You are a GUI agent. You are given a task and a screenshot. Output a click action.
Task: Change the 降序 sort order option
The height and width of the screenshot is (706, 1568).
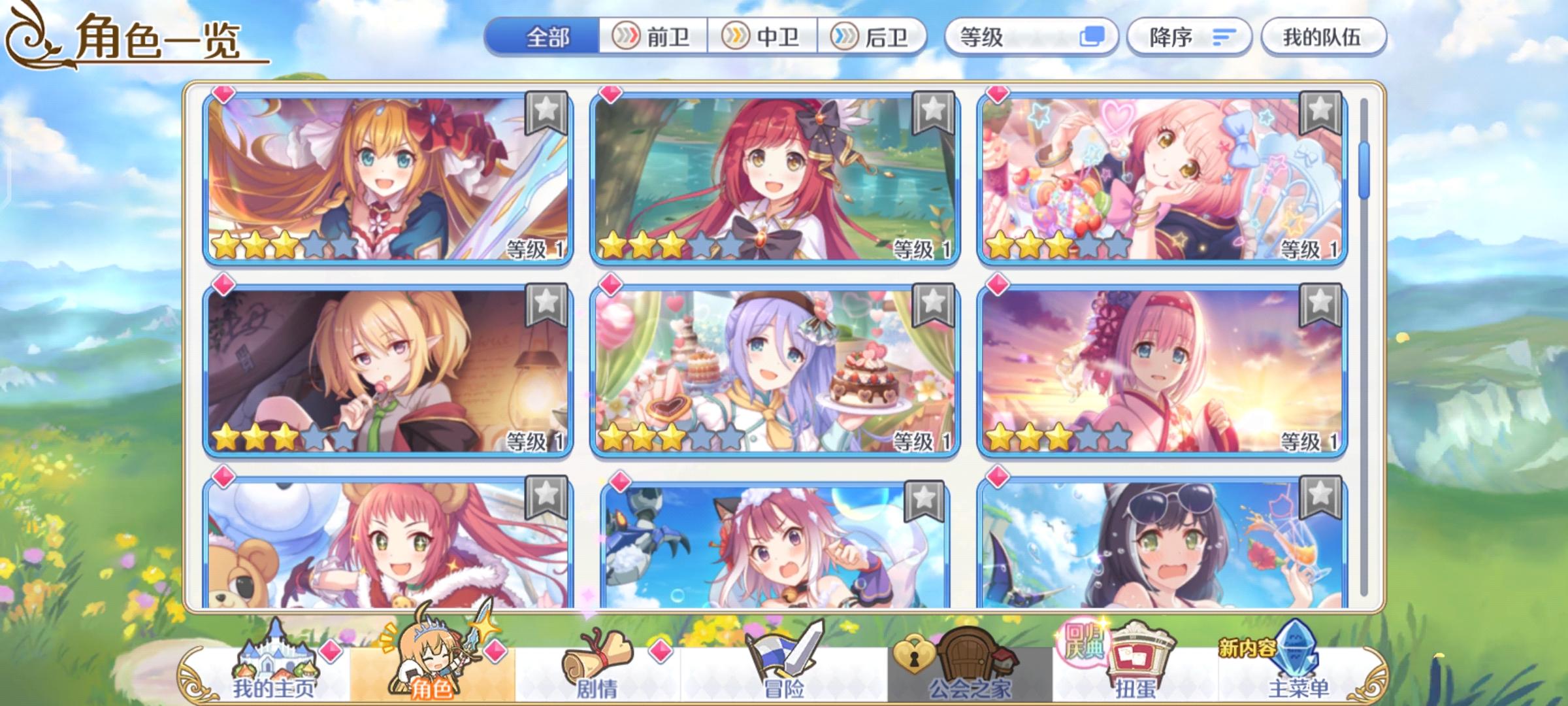click(1169, 37)
